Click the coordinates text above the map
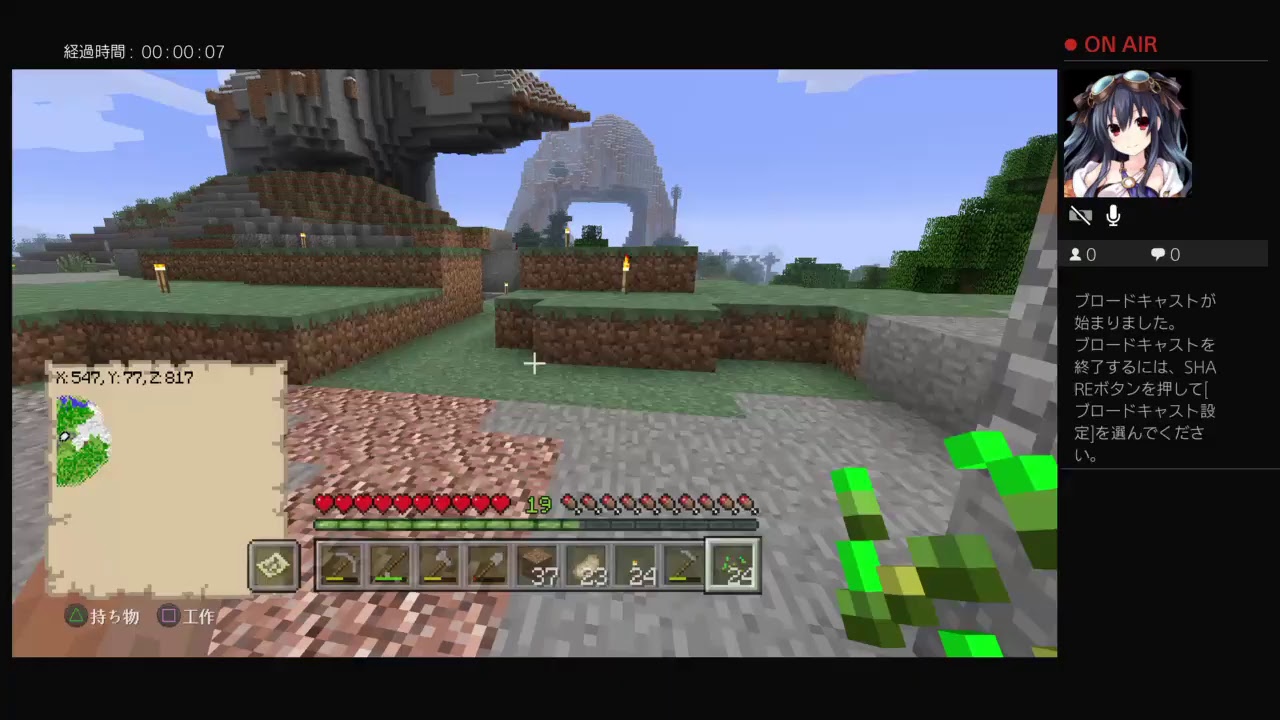Screen dimensions: 1280x720 (x=125, y=378)
